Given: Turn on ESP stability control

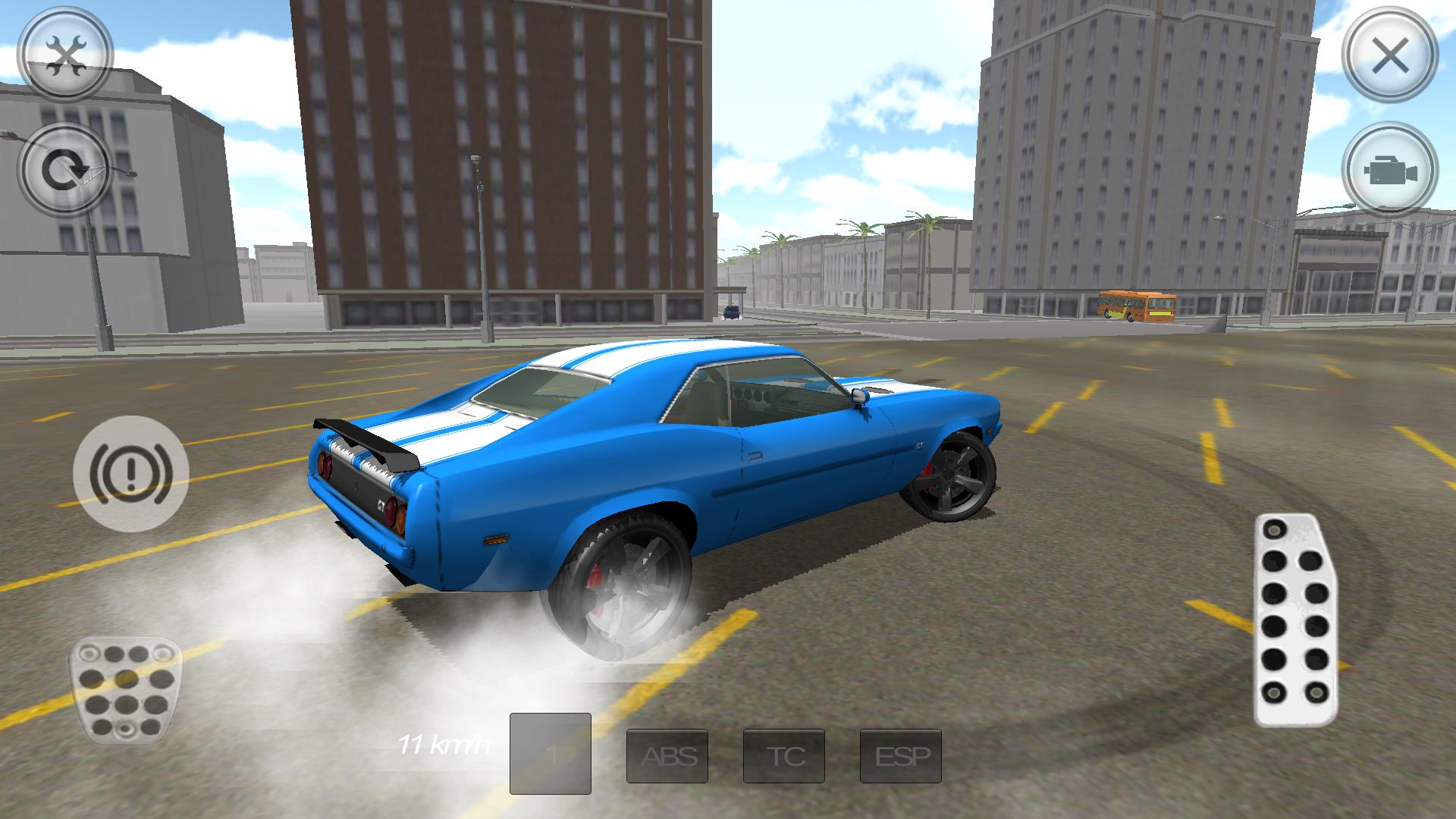Looking at the screenshot, I should (899, 755).
